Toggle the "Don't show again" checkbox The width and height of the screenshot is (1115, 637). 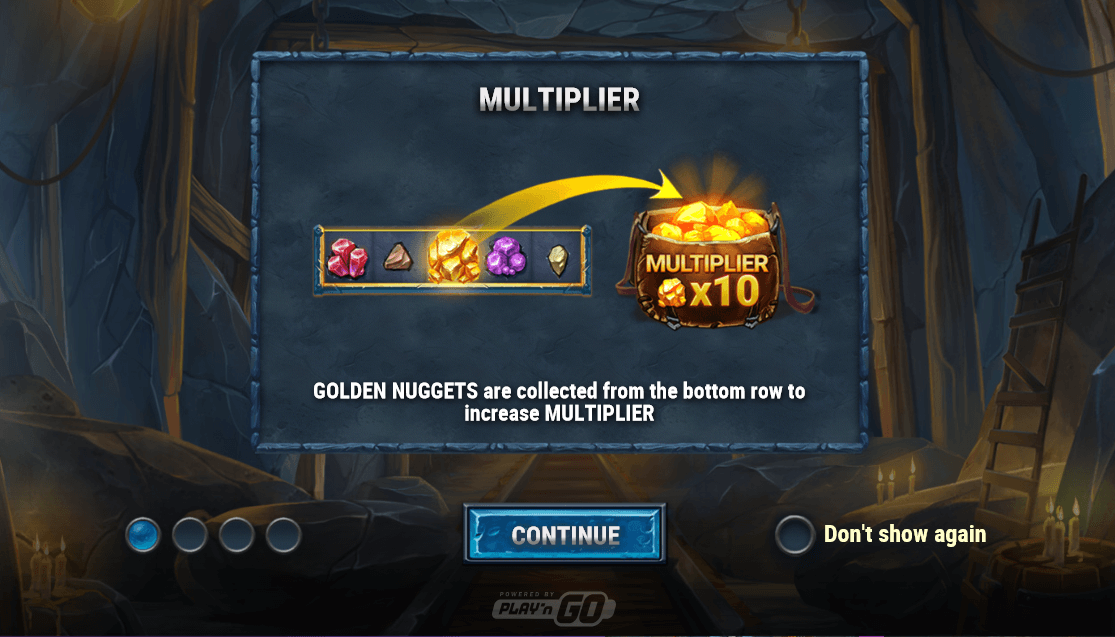[794, 535]
